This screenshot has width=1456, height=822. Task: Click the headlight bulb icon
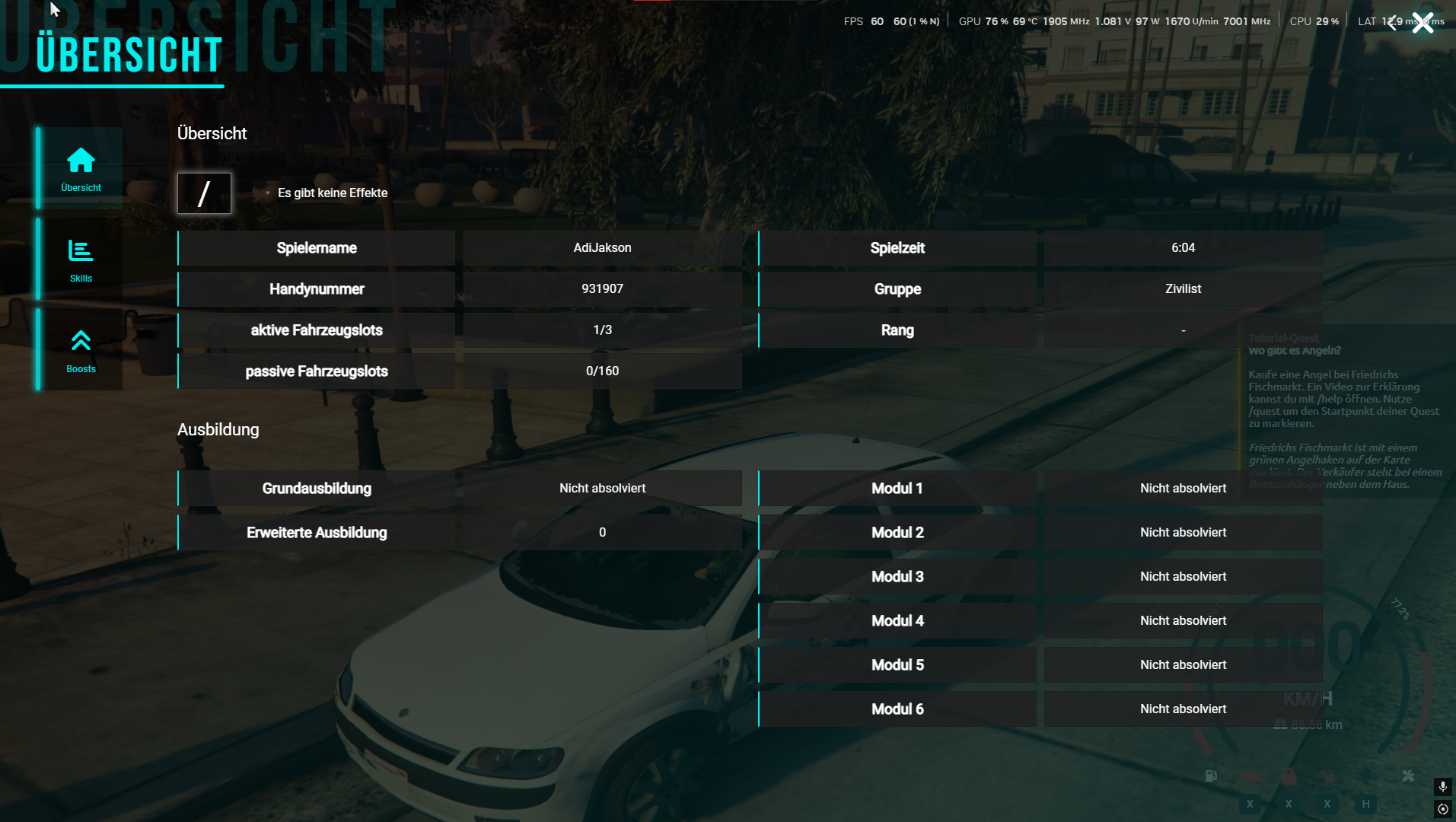pos(1367,776)
